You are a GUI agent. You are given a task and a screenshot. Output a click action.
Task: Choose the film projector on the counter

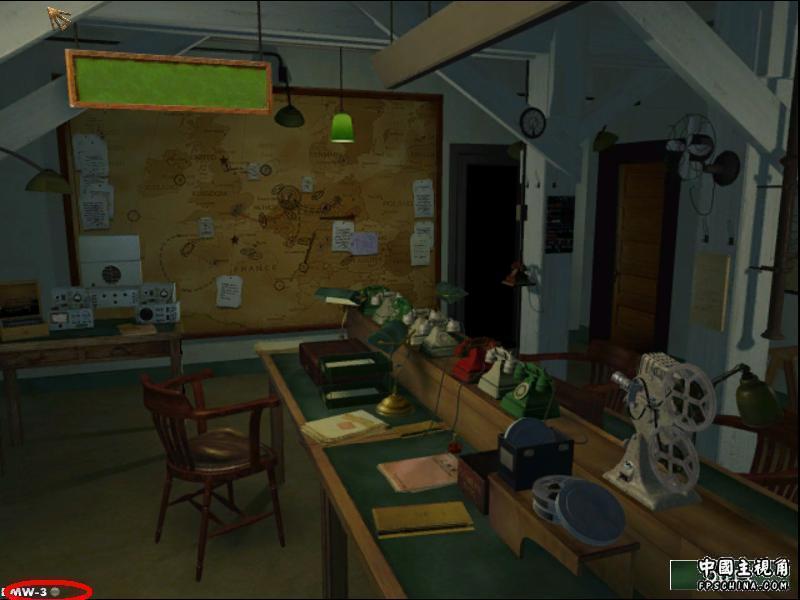click(x=658, y=420)
